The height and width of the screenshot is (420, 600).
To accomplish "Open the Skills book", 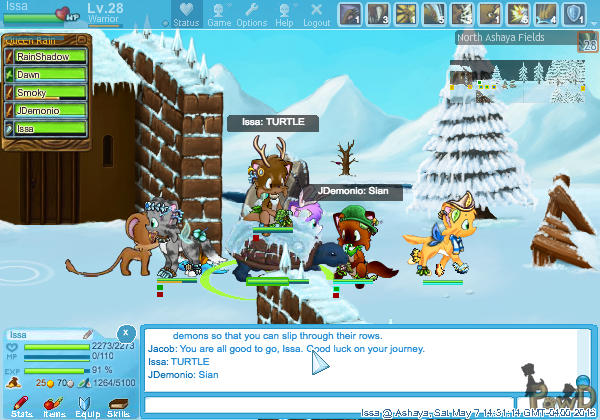I will (x=118, y=405).
